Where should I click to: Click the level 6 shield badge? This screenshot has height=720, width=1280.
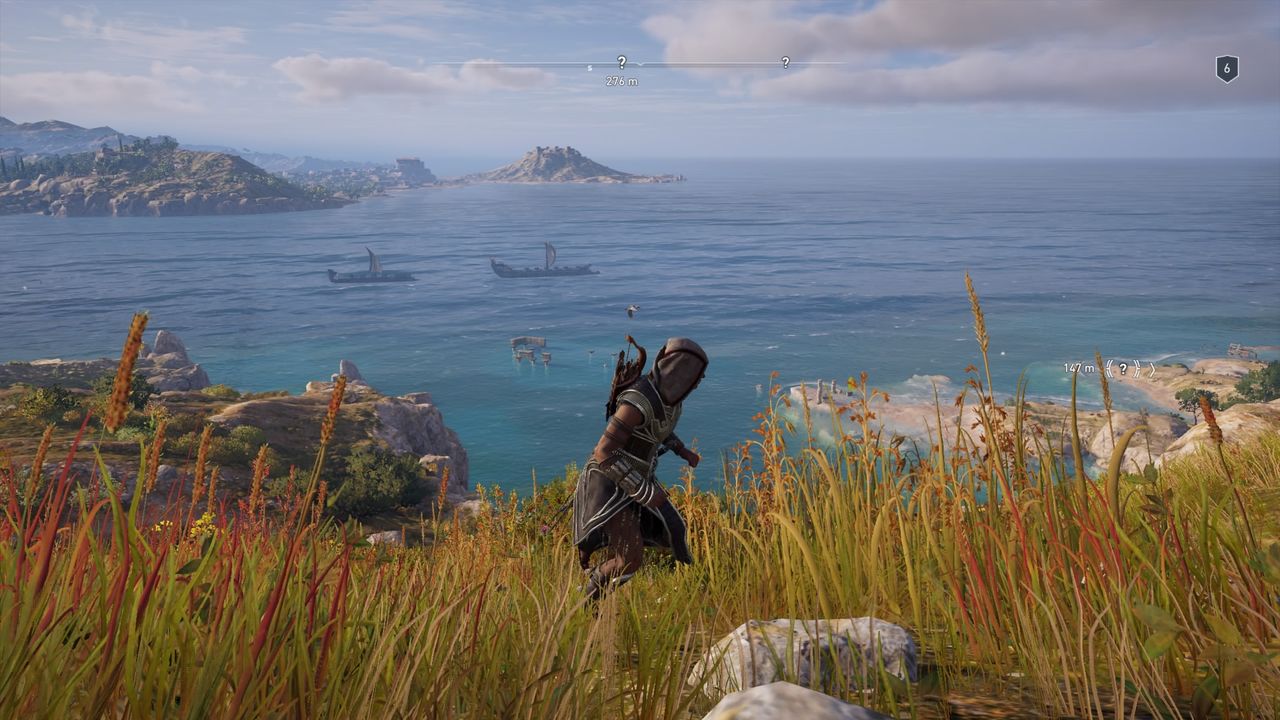click(1227, 68)
